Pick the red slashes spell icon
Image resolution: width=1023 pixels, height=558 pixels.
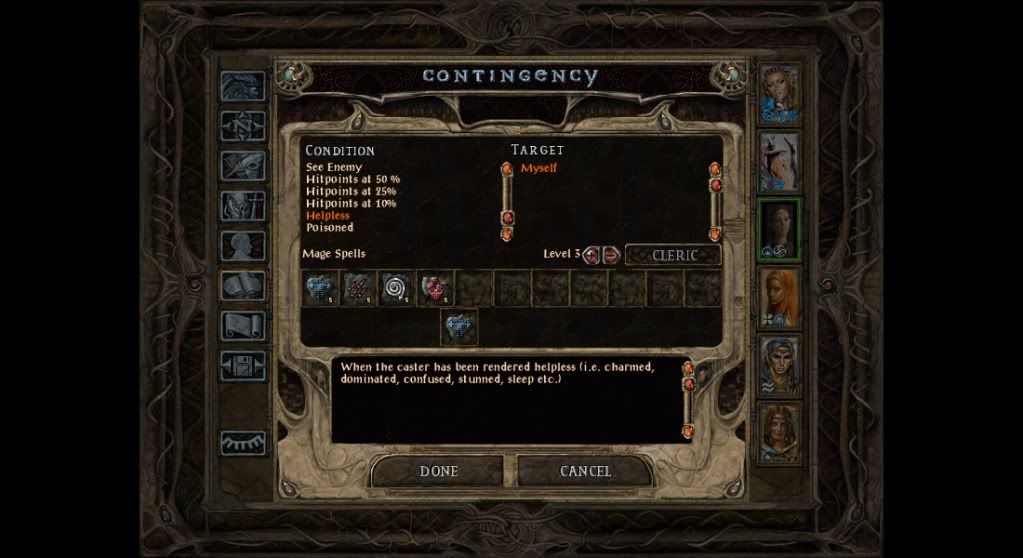[359, 289]
